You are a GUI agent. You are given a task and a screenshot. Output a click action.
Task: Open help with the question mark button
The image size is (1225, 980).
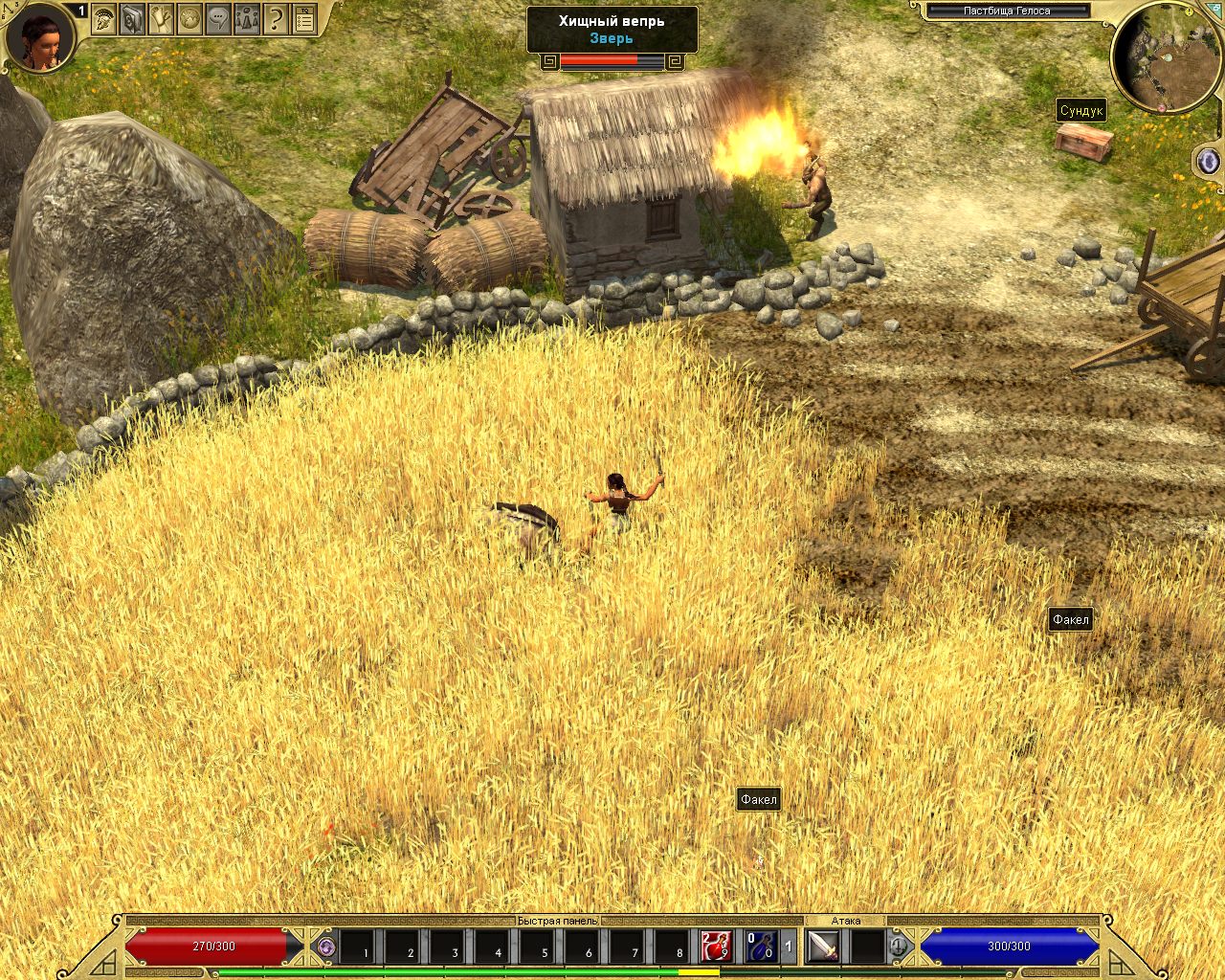tap(276, 17)
